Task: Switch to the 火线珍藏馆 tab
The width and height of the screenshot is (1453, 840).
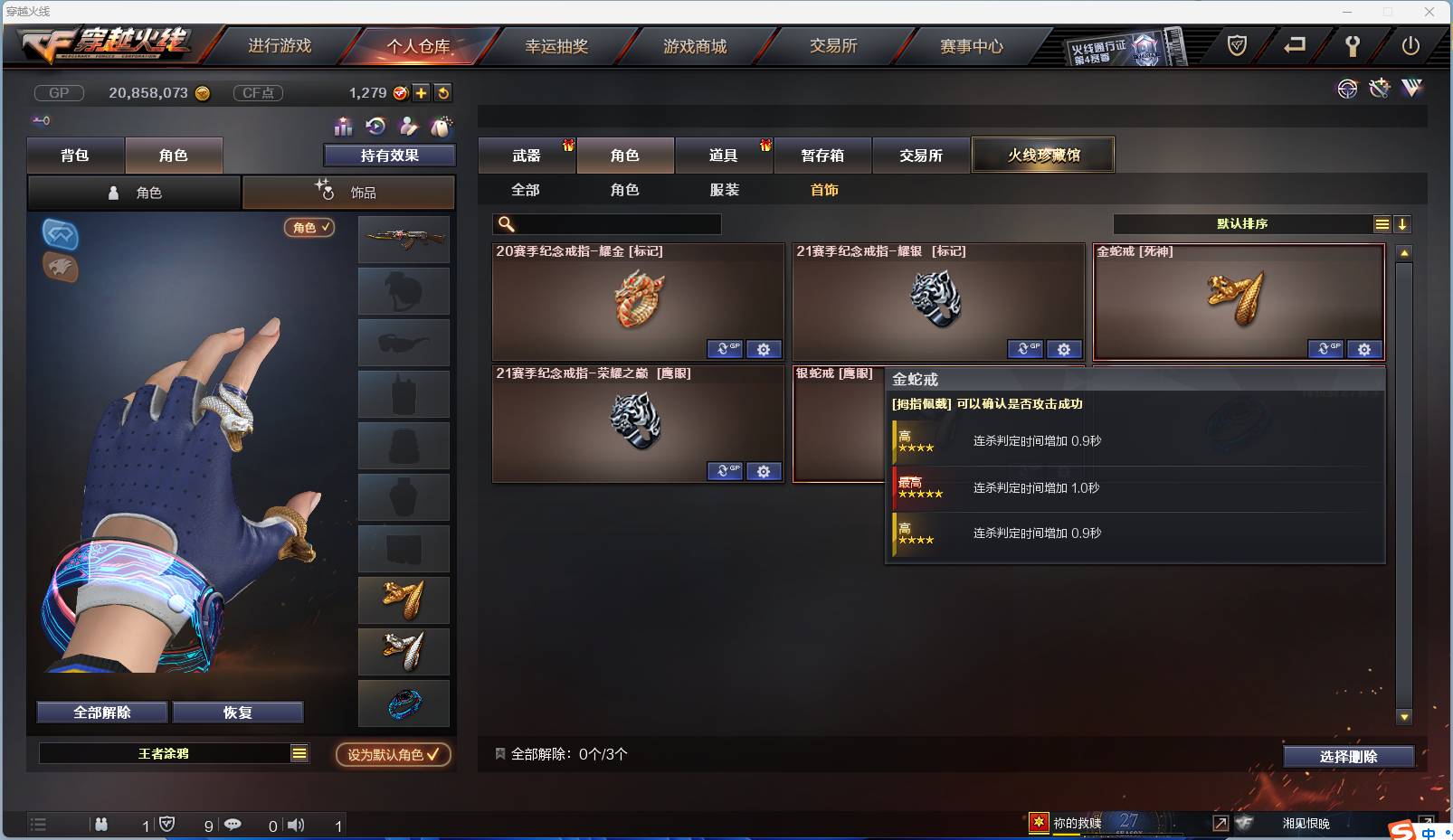Action: [1044, 155]
